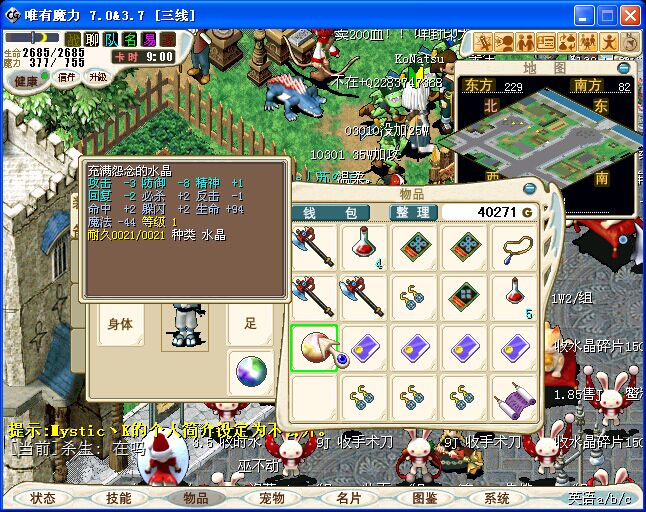This screenshot has width=646, height=512.
Task: Open the 技能 skills menu
Action: pos(119,497)
